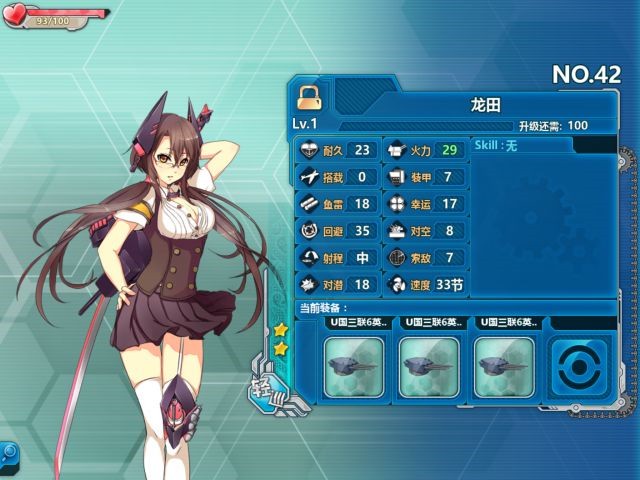Open the empty circular equipment slot
This screenshot has height=480, width=640.
click(x=581, y=367)
